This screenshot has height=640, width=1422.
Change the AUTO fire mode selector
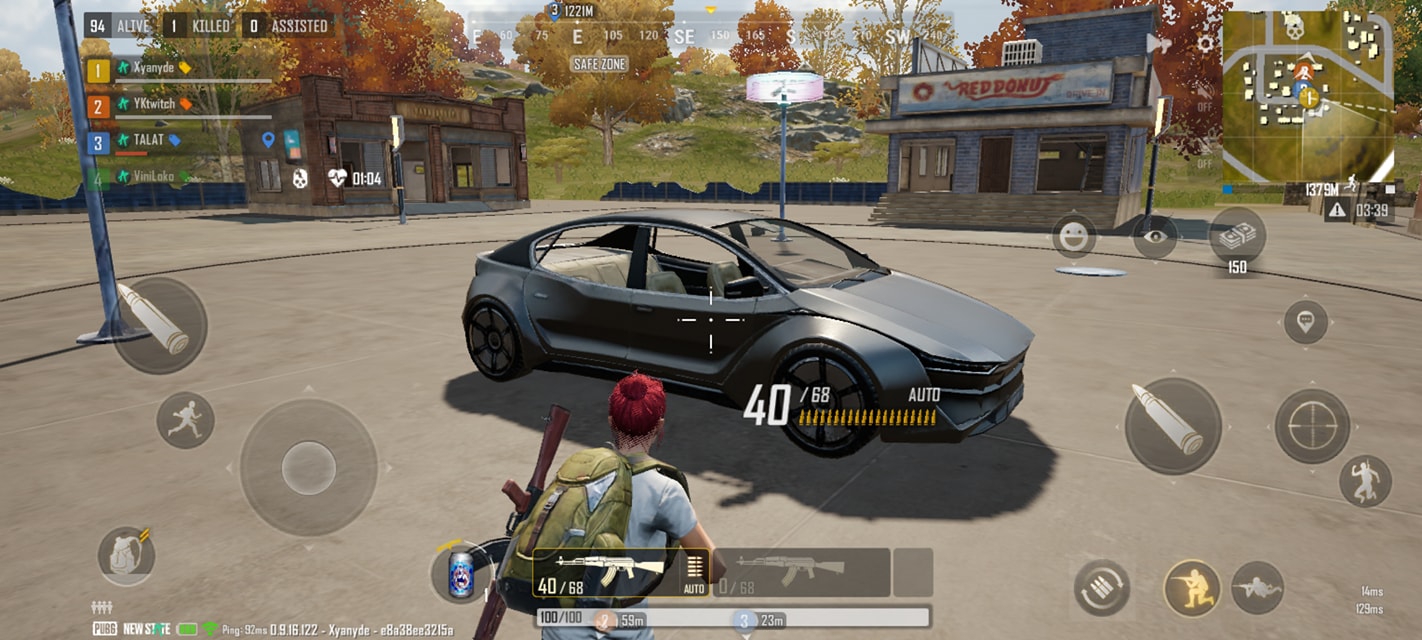point(694,572)
